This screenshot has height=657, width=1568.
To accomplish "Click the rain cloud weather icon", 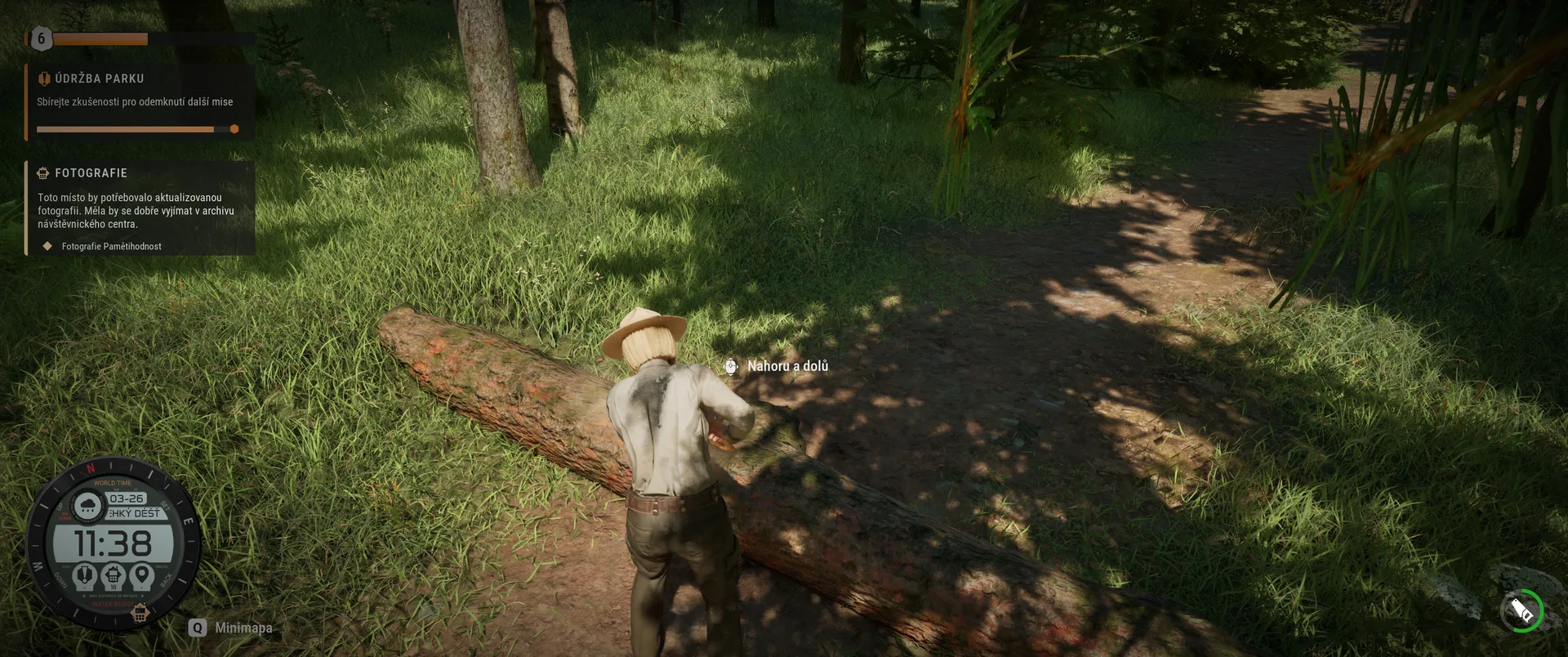I will [x=87, y=506].
